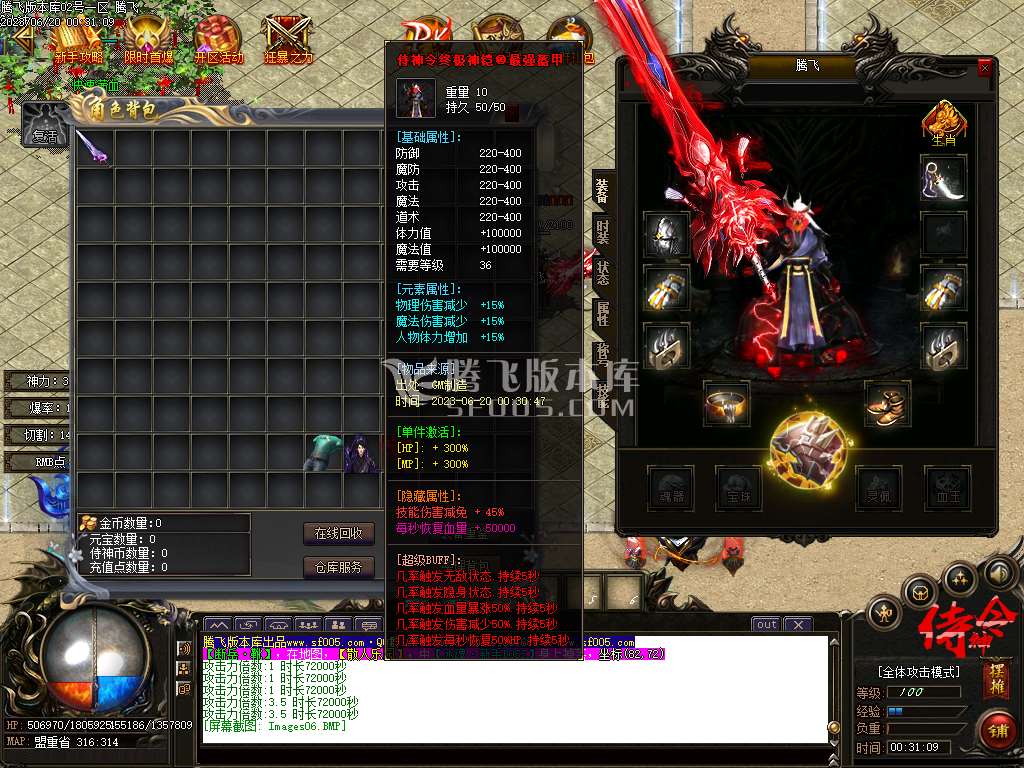Viewport: 1024px width, 768px height.
Task: Open the 新手攻略 beginner guide
Action: tap(78, 42)
